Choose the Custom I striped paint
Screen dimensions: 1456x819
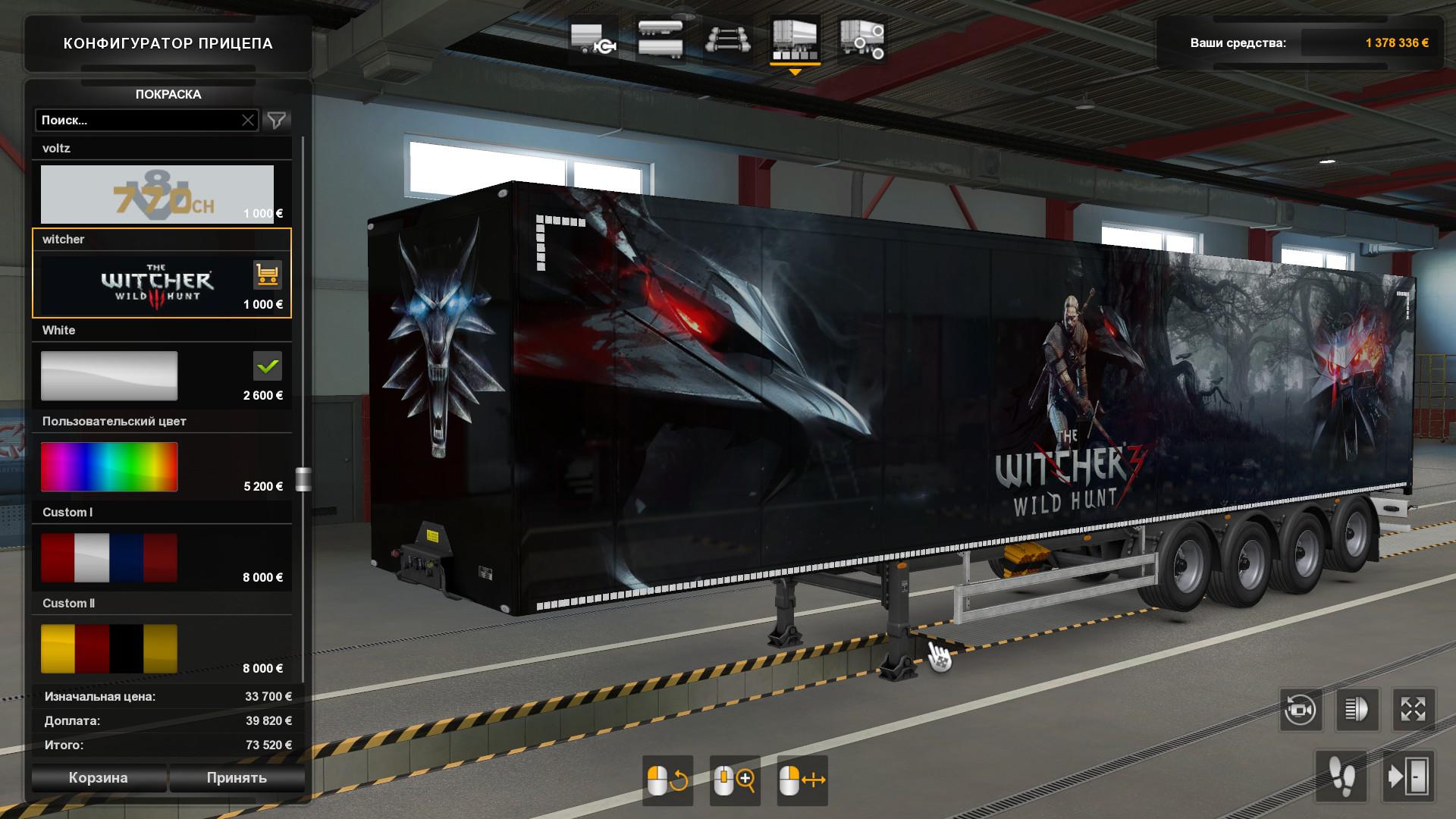click(x=109, y=557)
